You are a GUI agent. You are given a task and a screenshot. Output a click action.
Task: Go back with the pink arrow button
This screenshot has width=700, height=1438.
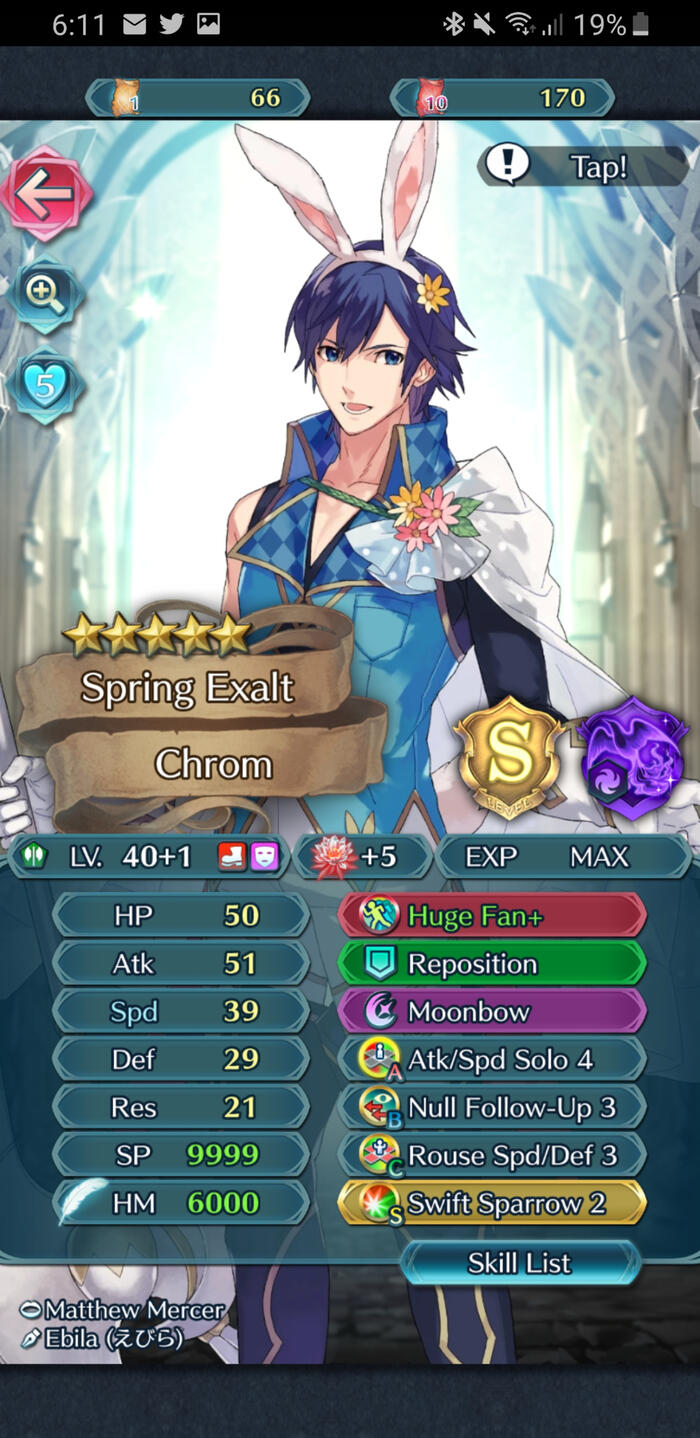coord(46,193)
